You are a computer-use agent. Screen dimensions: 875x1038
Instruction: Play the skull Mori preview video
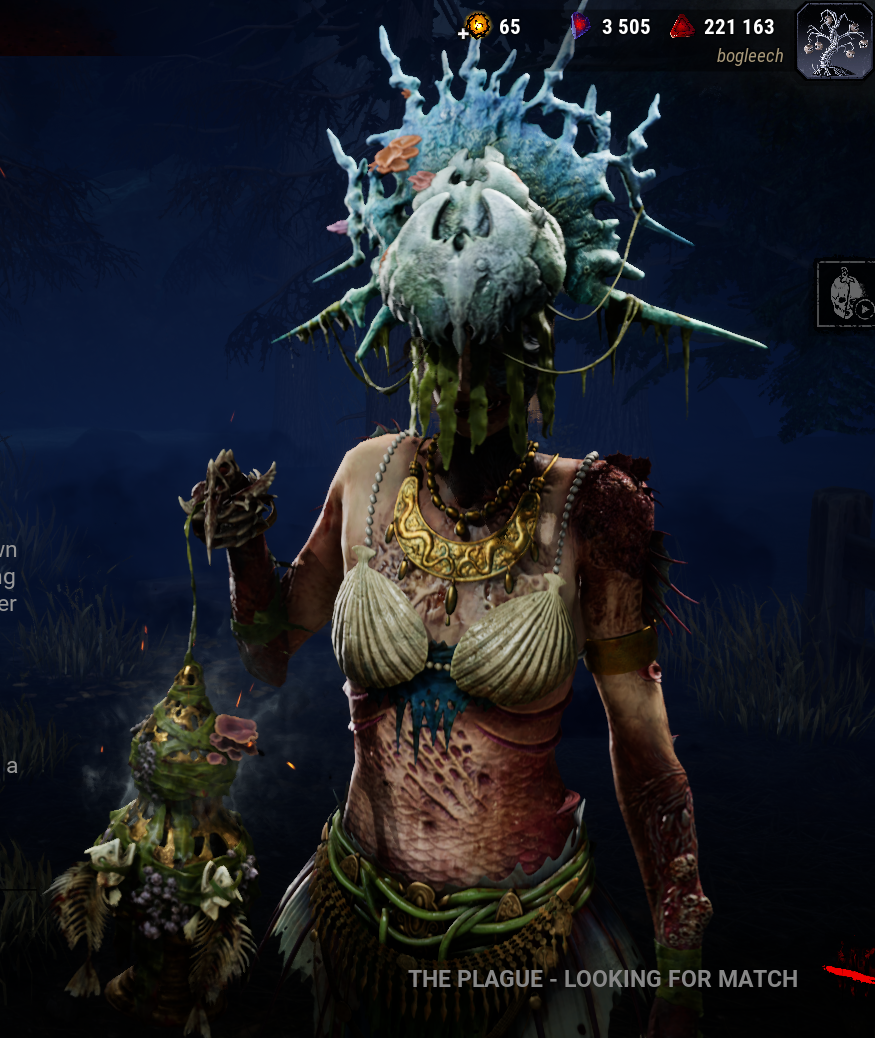click(846, 294)
